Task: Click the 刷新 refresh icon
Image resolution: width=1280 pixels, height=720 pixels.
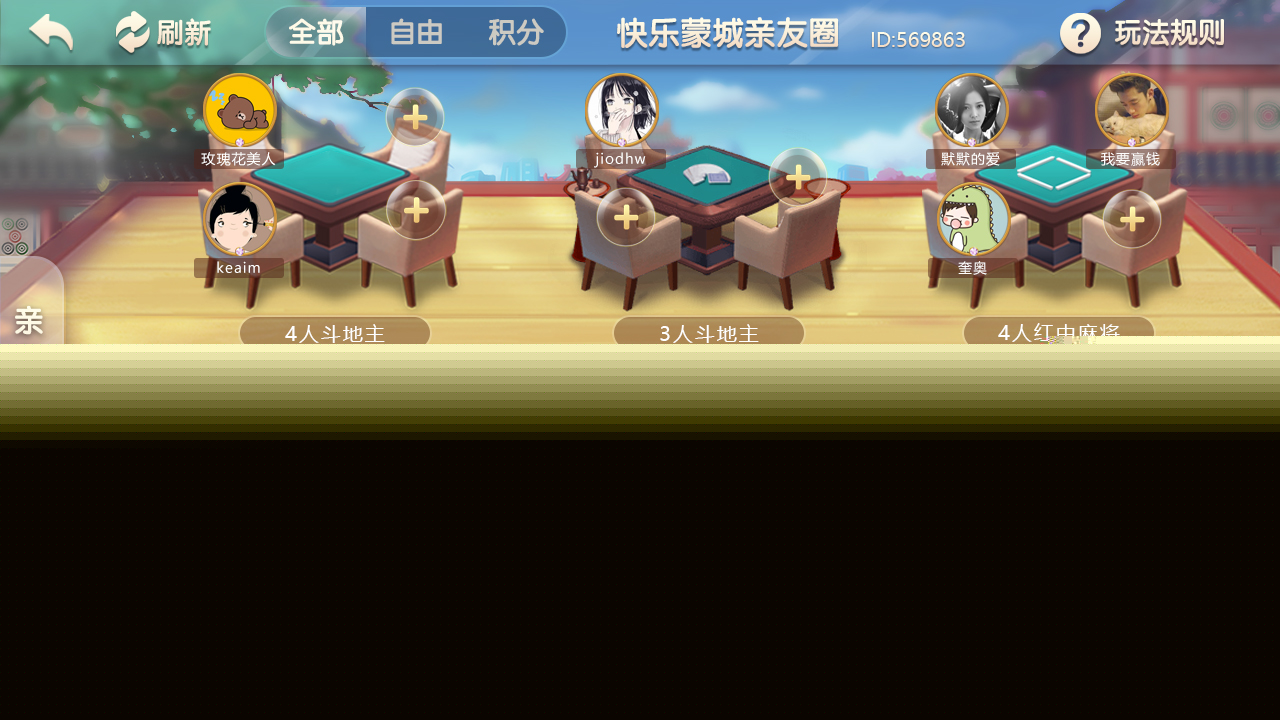Action: click(162, 31)
